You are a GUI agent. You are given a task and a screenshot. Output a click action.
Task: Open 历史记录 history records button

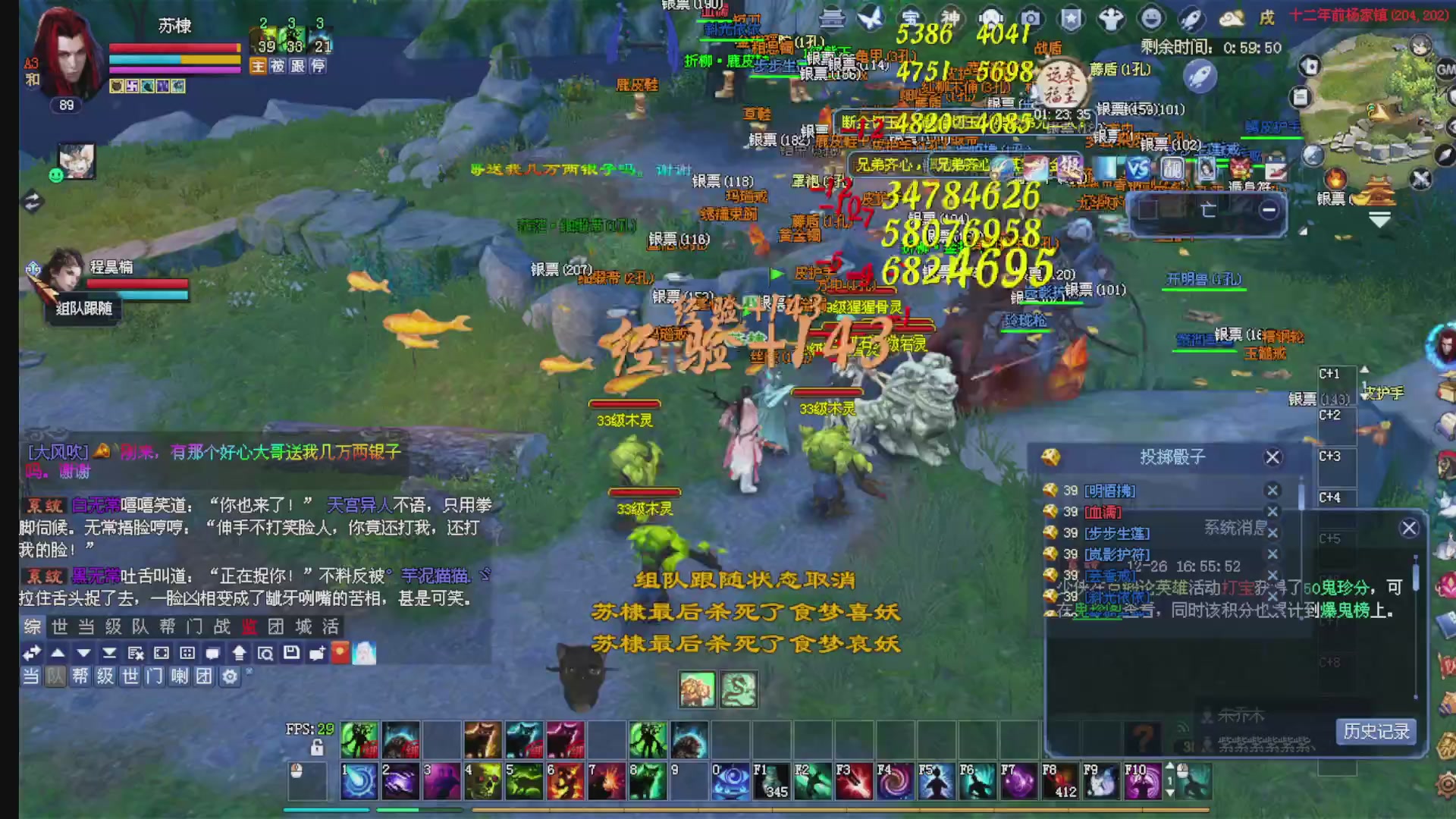pyautogui.click(x=1376, y=732)
